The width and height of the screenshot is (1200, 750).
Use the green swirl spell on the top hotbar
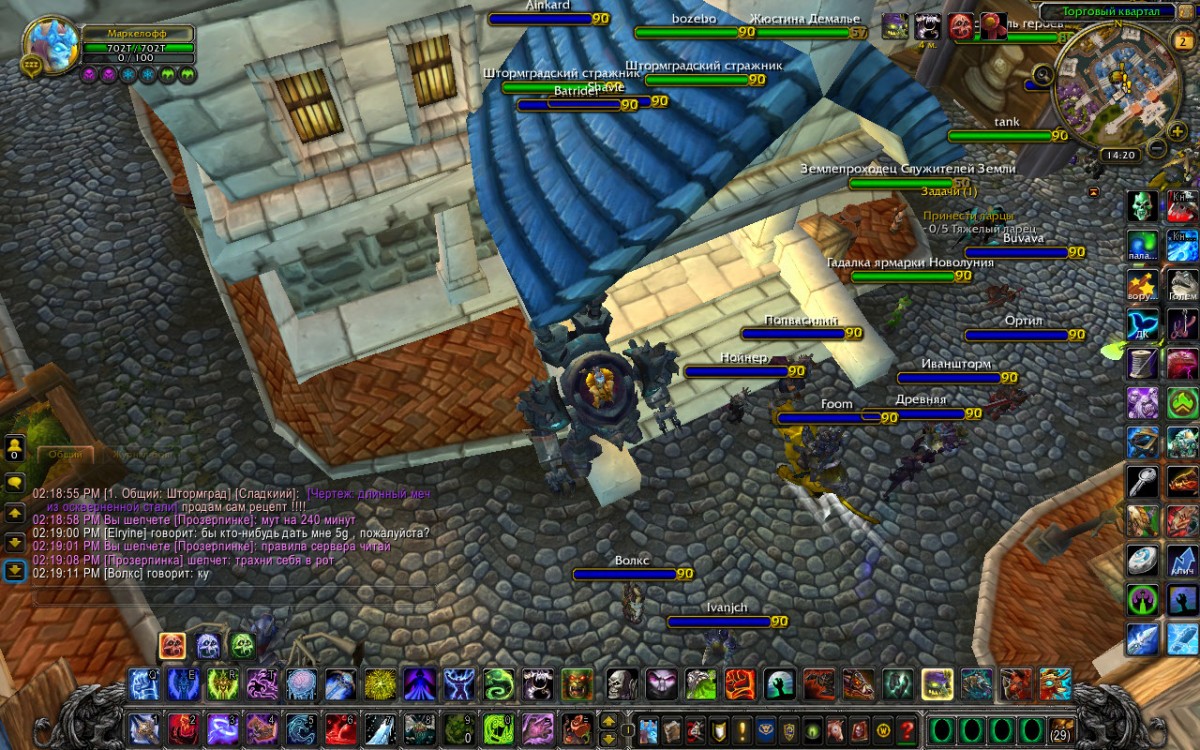(x=499, y=685)
